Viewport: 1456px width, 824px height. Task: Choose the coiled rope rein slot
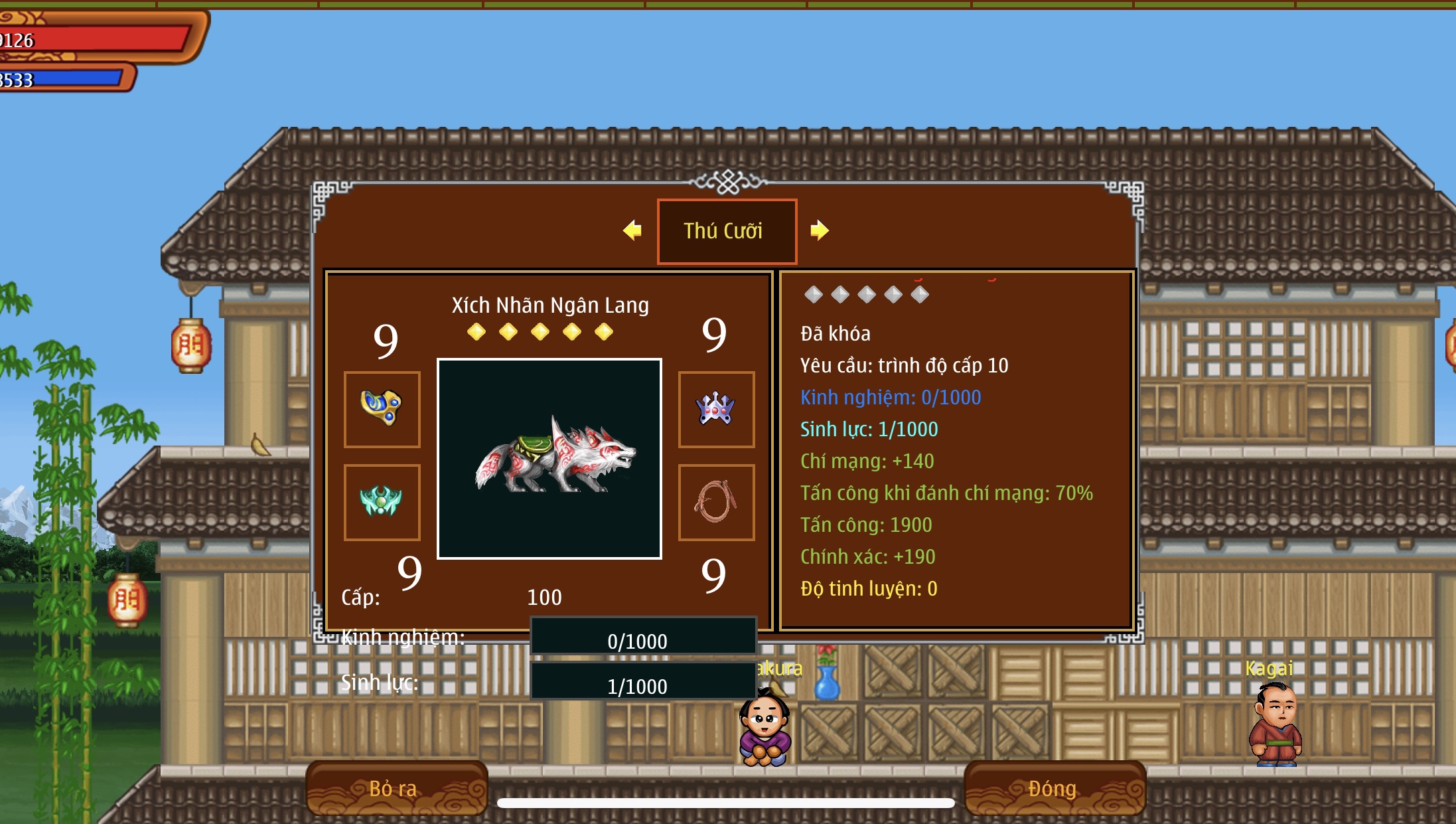716,502
